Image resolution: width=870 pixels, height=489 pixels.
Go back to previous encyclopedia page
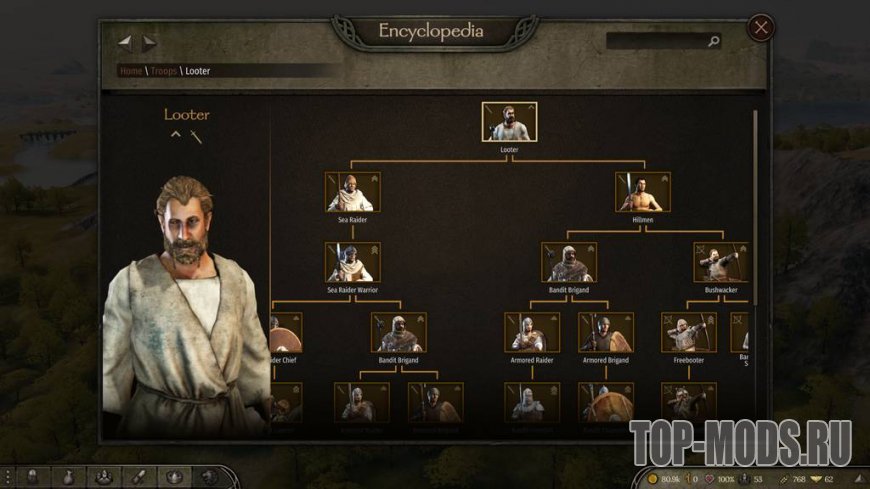click(x=126, y=43)
